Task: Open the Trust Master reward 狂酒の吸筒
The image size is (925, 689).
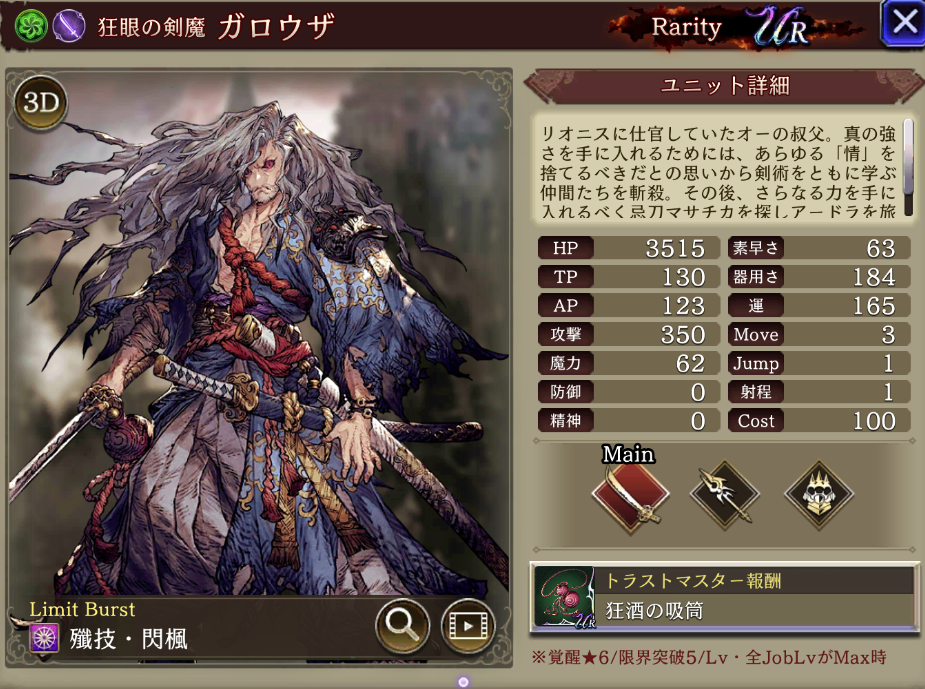Action: 724,597
